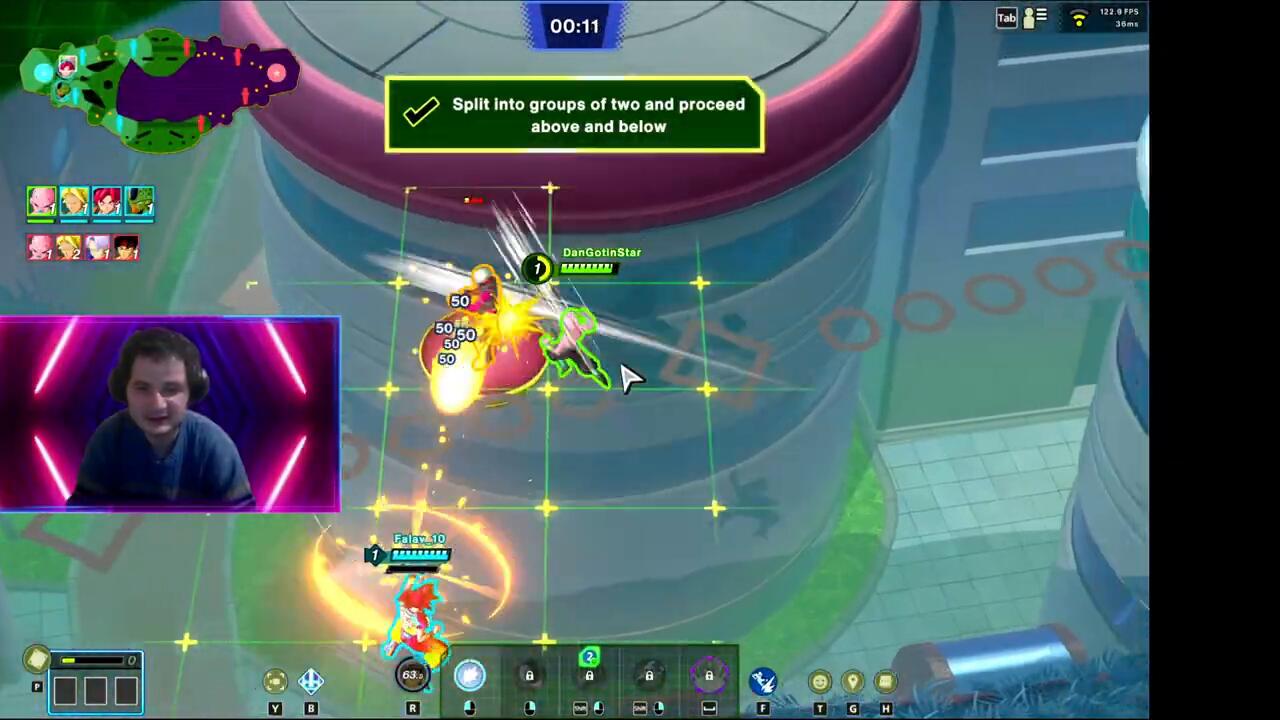Click the green circular target icon

(x=275, y=682)
